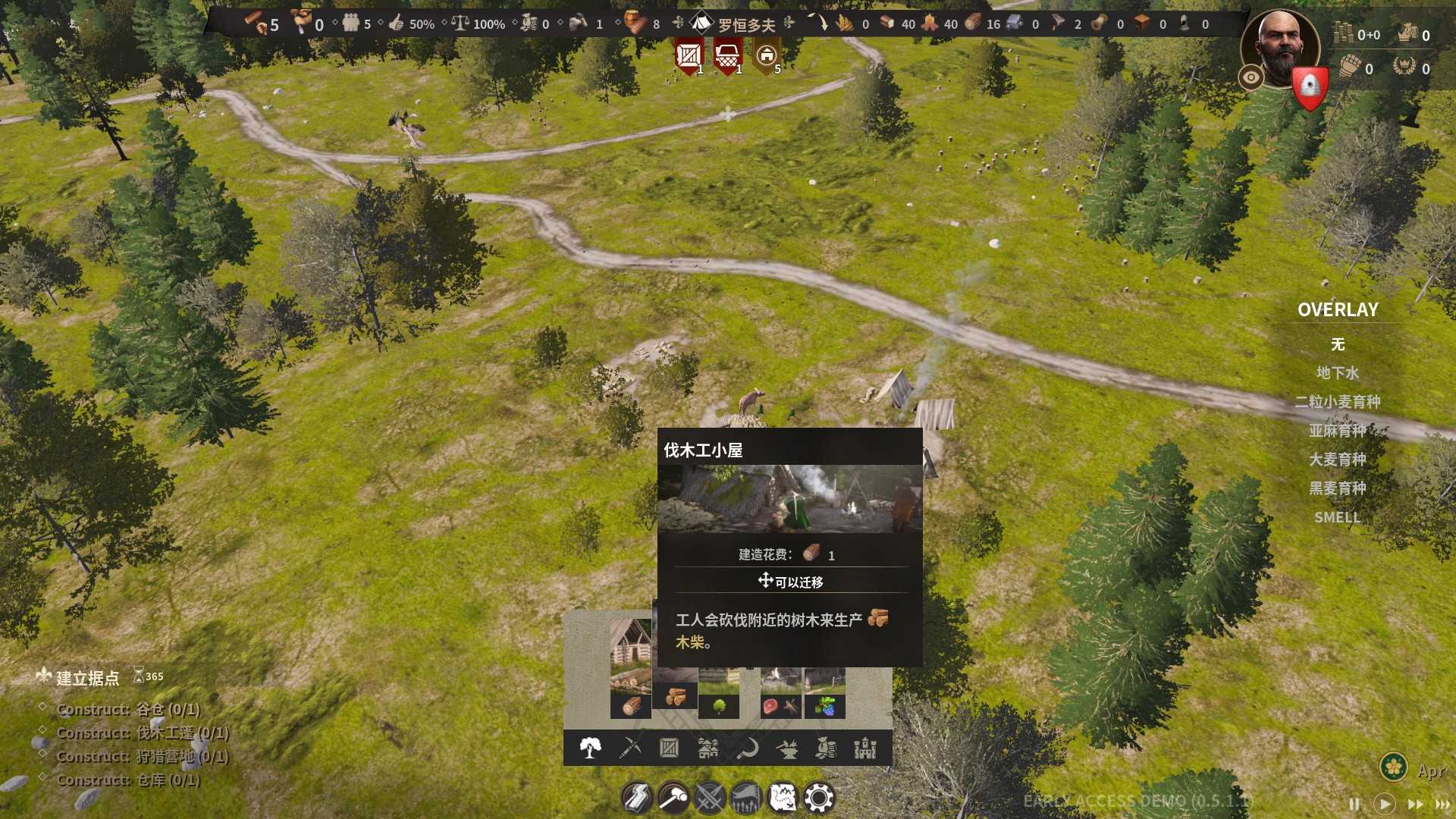1456x819 pixels.
Task: Open the map button in bottom bar
Action: [783, 798]
